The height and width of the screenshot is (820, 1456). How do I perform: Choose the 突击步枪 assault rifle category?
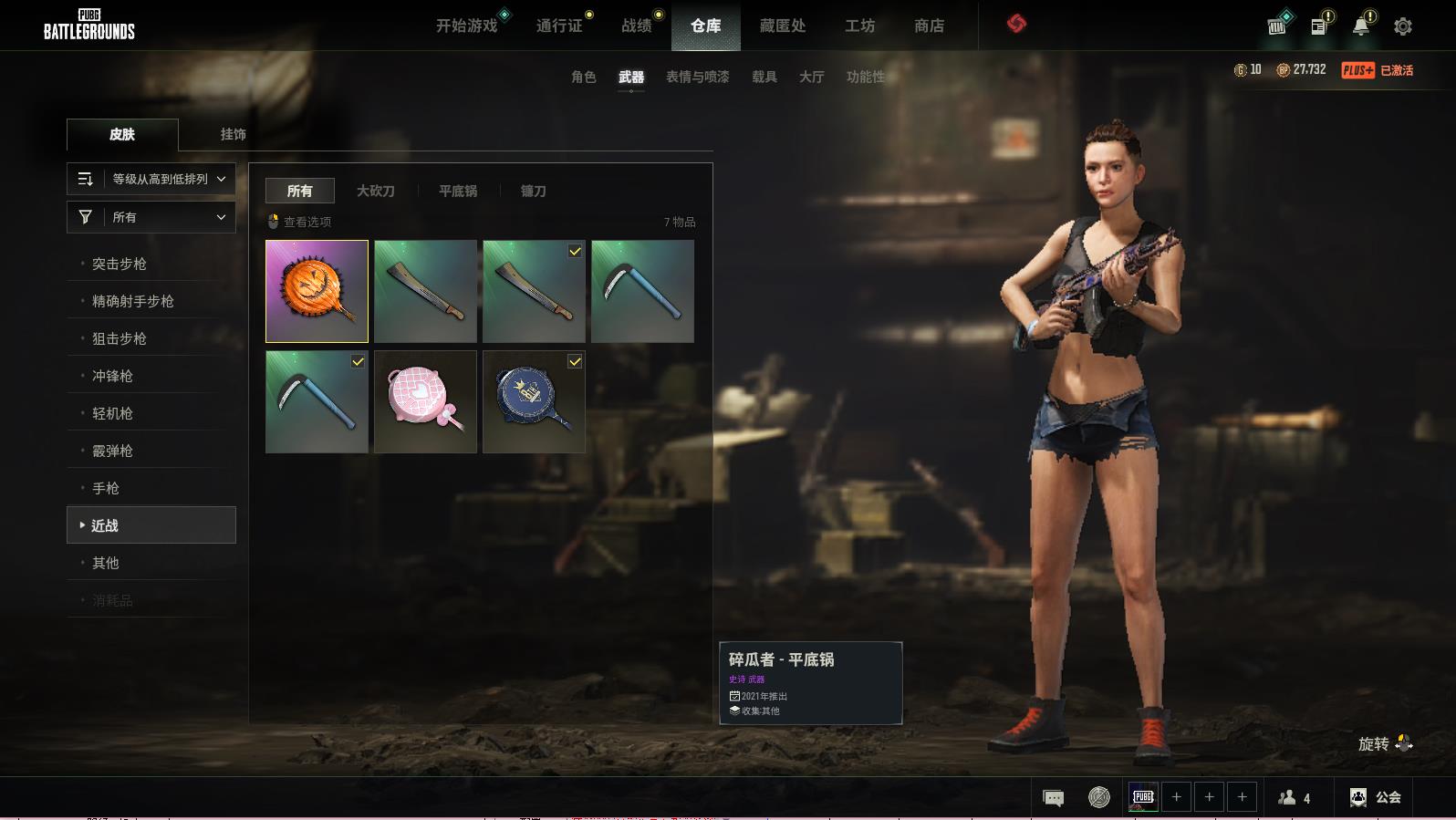pyautogui.click(x=120, y=264)
